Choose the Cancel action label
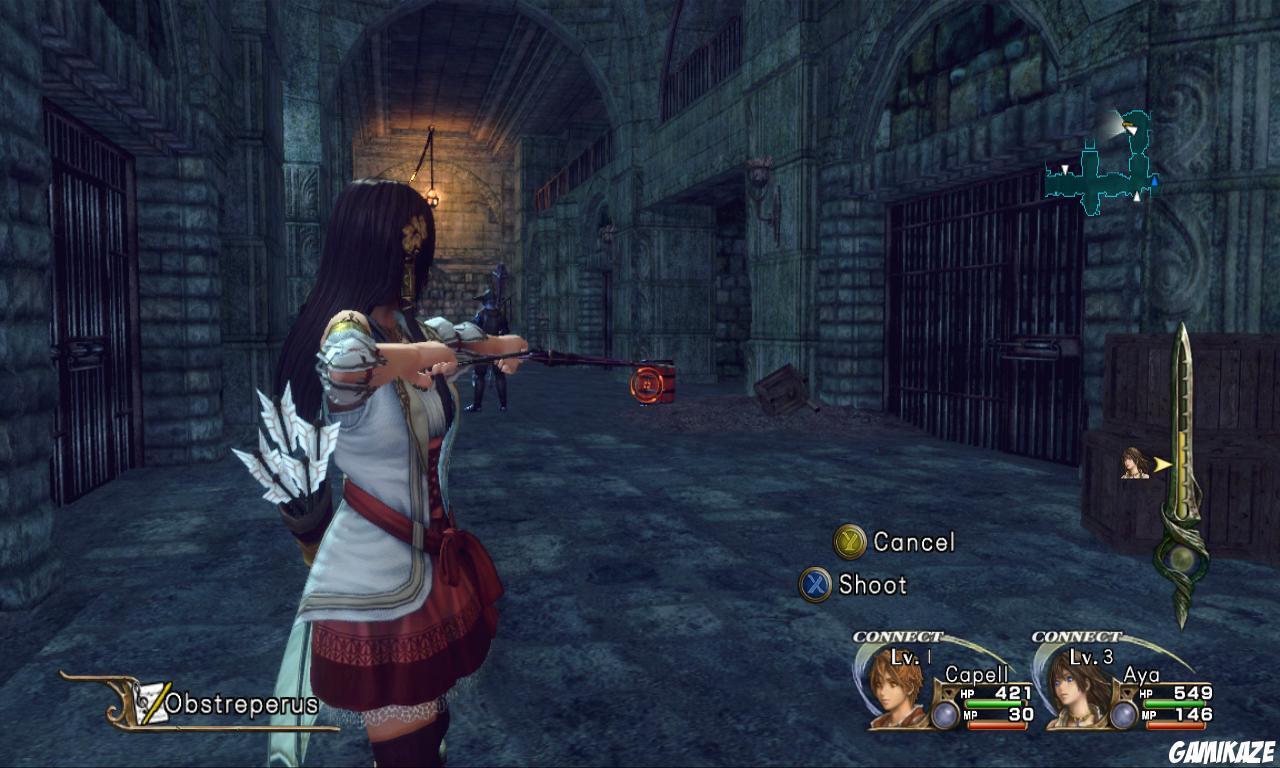The height and width of the screenshot is (768, 1280). pyautogui.click(x=913, y=542)
